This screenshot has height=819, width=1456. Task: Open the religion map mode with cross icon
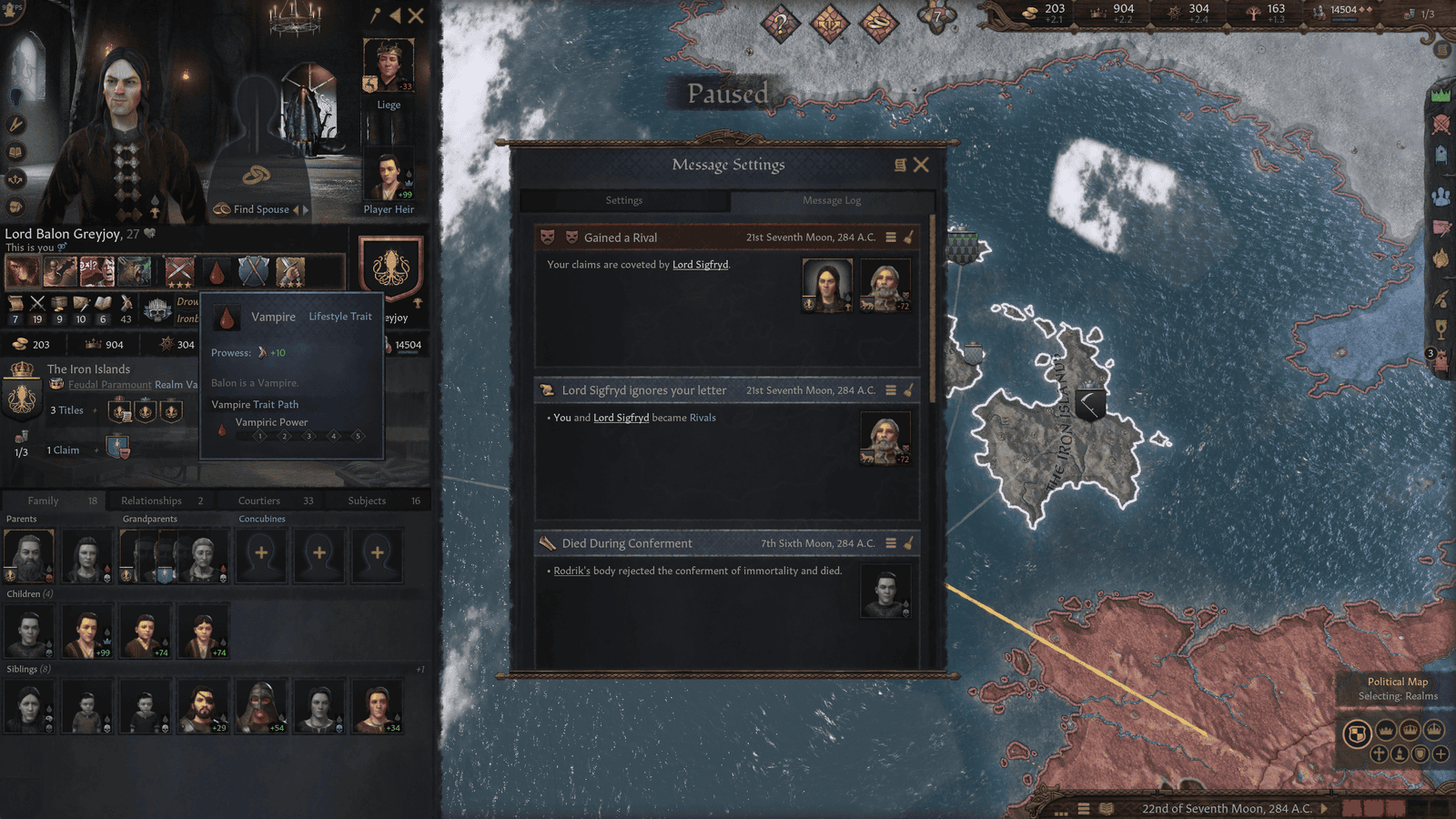(1380, 754)
